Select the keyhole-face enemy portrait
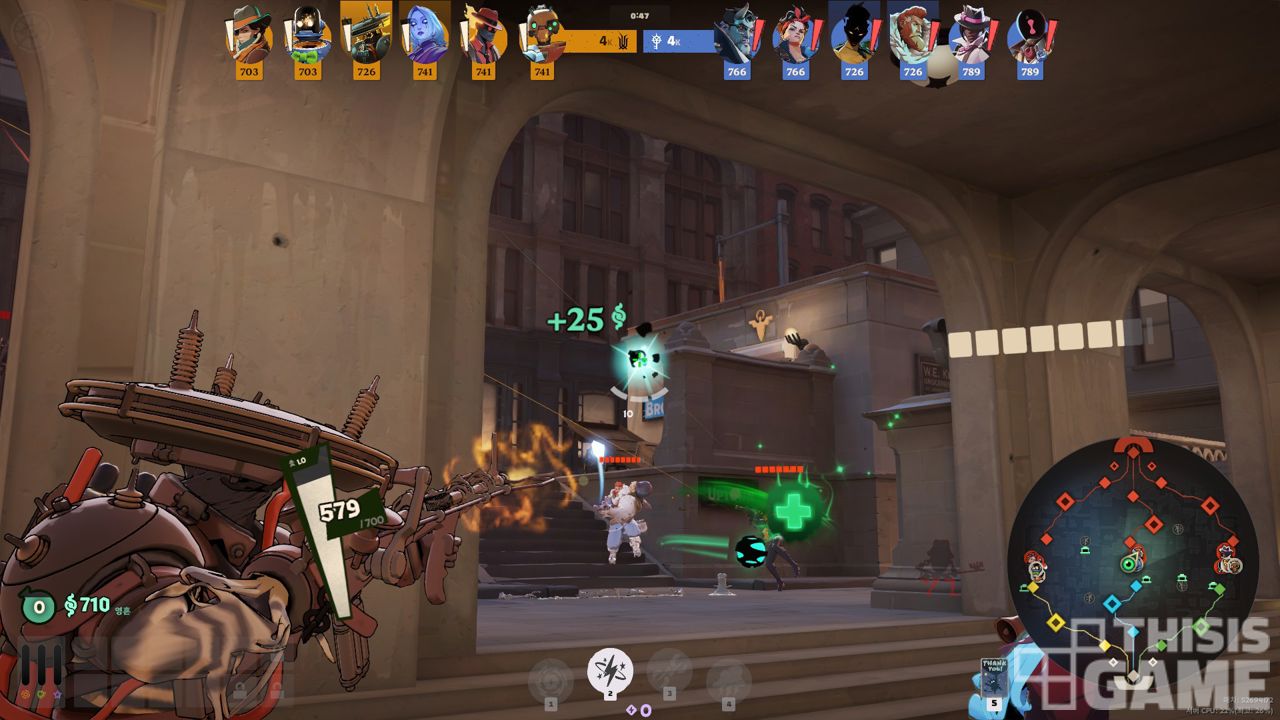The height and width of the screenshot is (720, 1280). [1029, 35]
